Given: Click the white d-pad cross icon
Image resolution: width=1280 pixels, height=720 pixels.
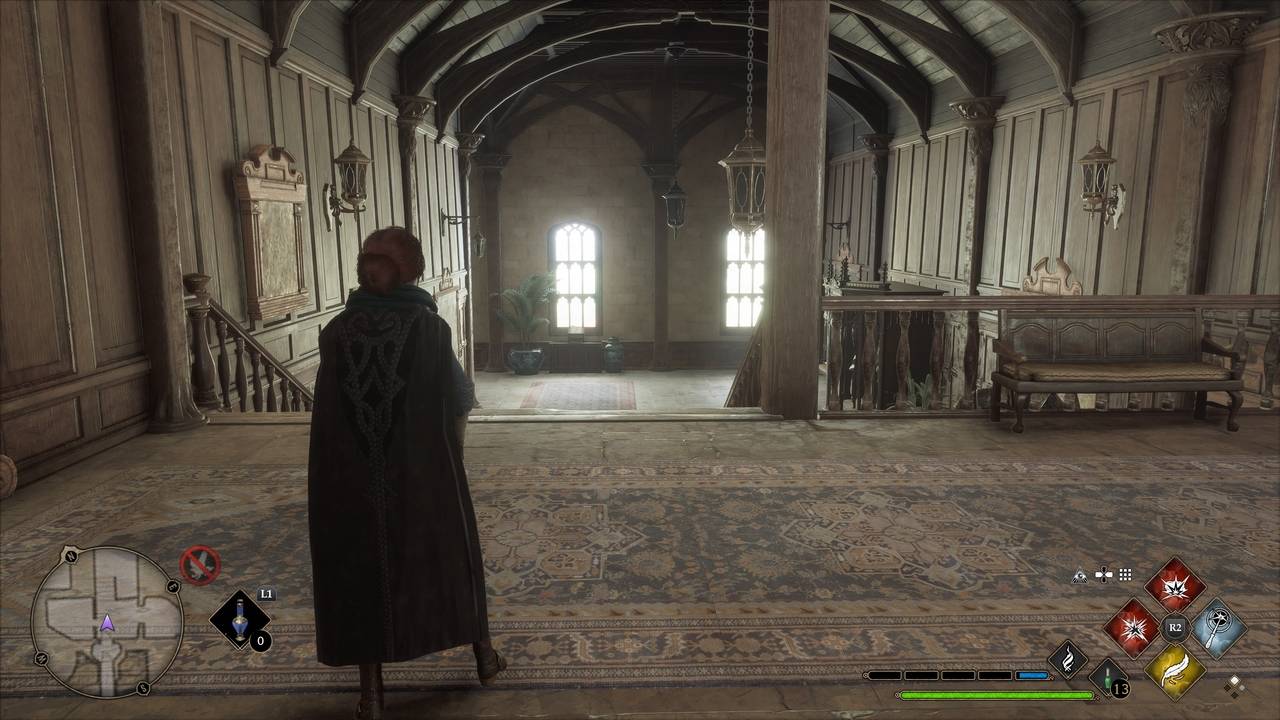Looking at the screenshot, I should 1103,575.
